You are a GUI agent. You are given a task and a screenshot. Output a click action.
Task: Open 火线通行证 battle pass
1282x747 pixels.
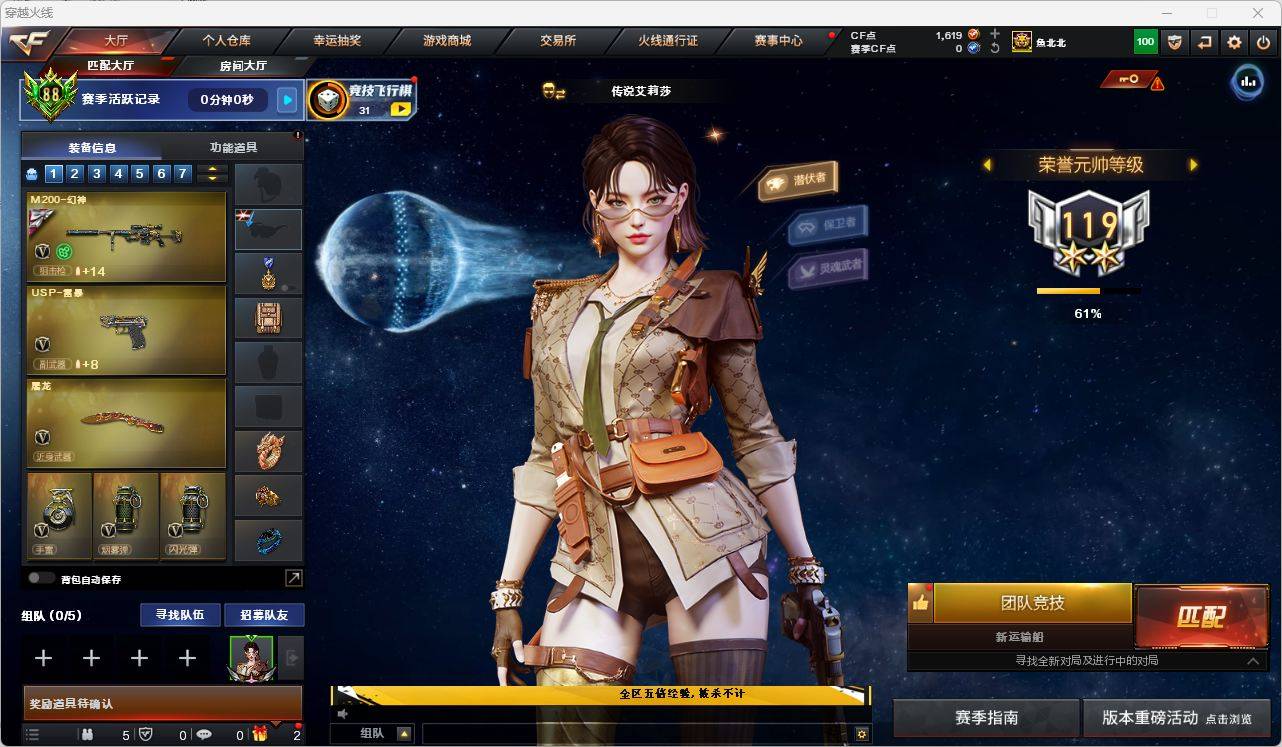click(668, 41)
